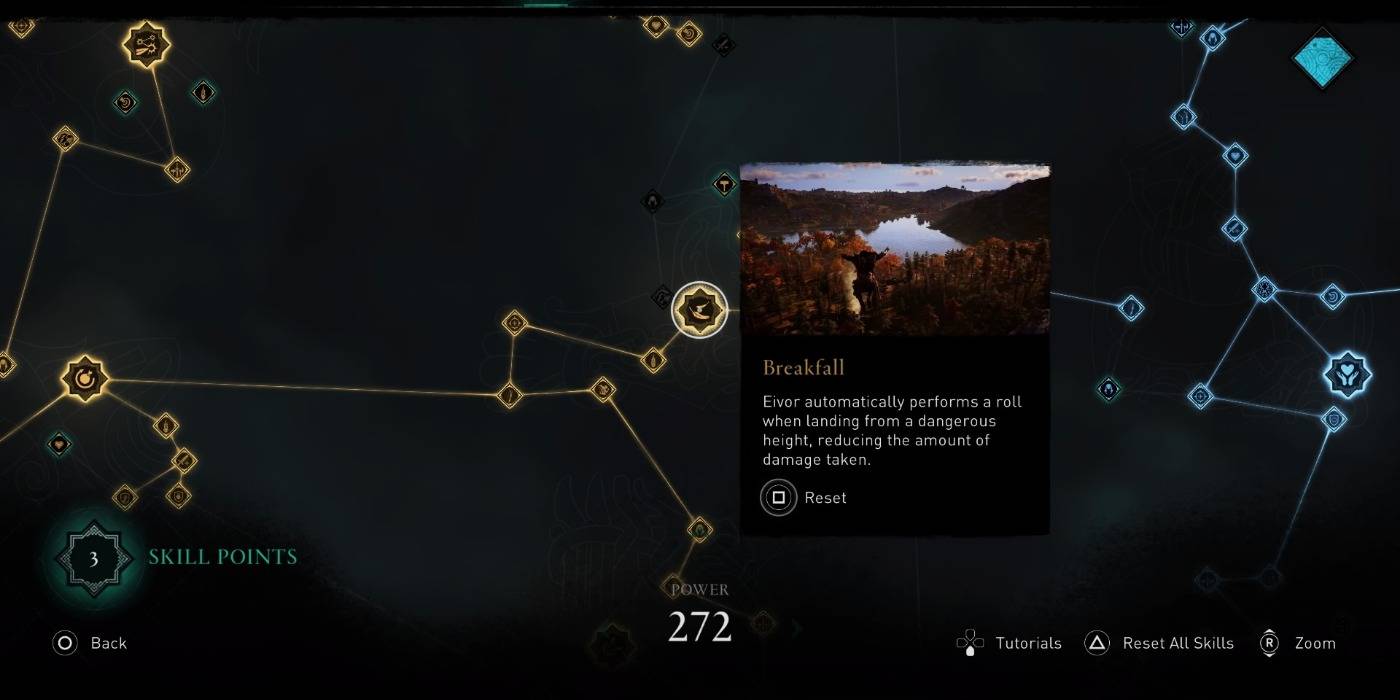Image resolution: width=1400 pixels, height=700 pixels.
Task: Select the blue crosshair diamond node
Action: pos(1199,396)
